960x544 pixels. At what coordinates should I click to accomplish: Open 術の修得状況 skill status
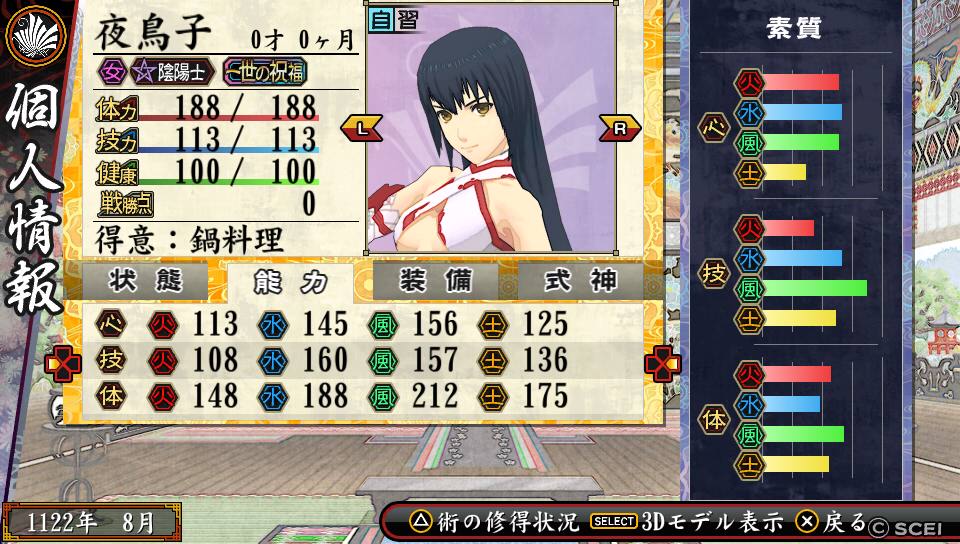pos(496,521)
